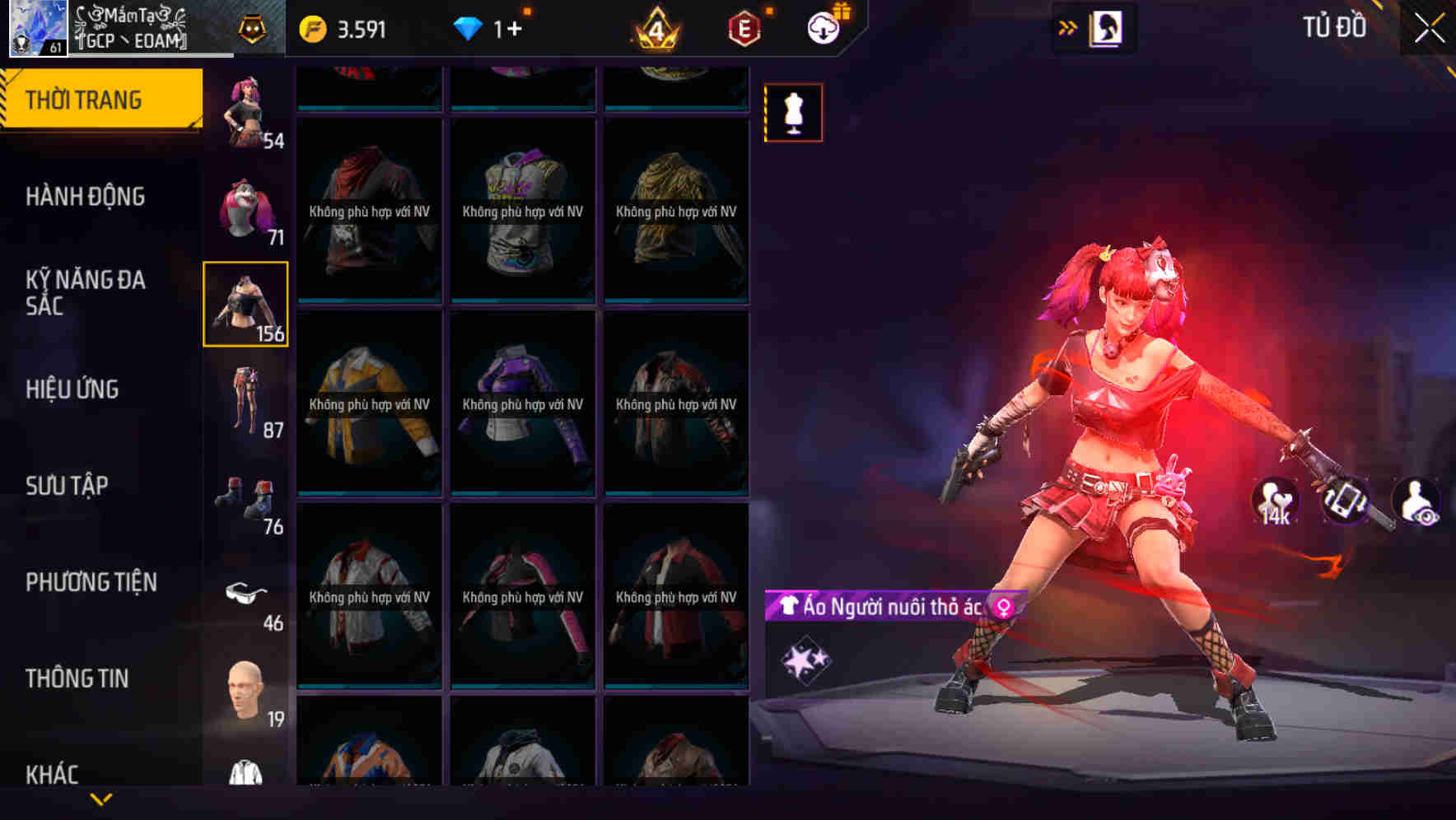
Task: Click the diamond currency icon
Action: click(470, 27)
